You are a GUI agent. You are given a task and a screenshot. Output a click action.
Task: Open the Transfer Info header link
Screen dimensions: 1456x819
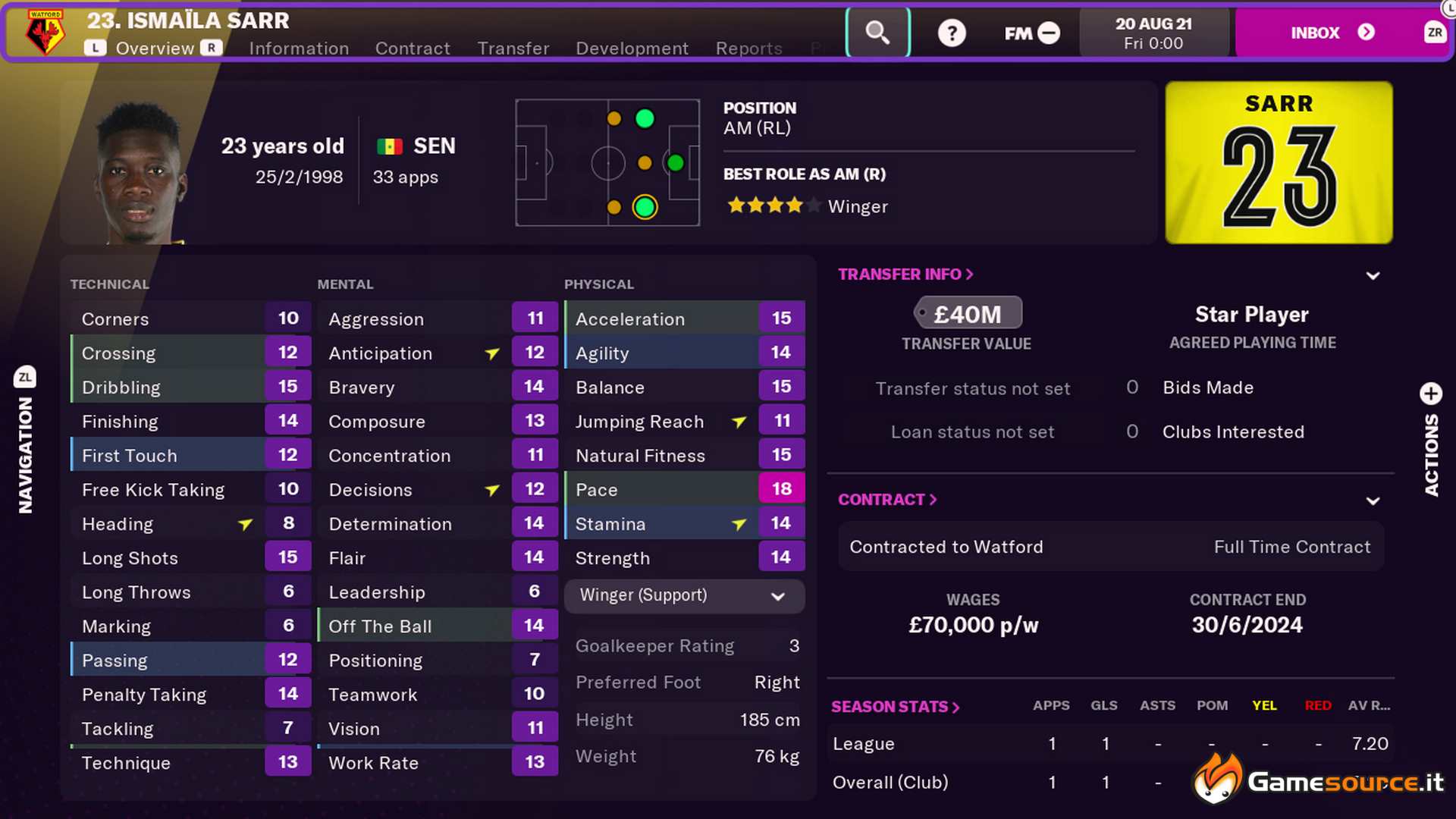905,274
